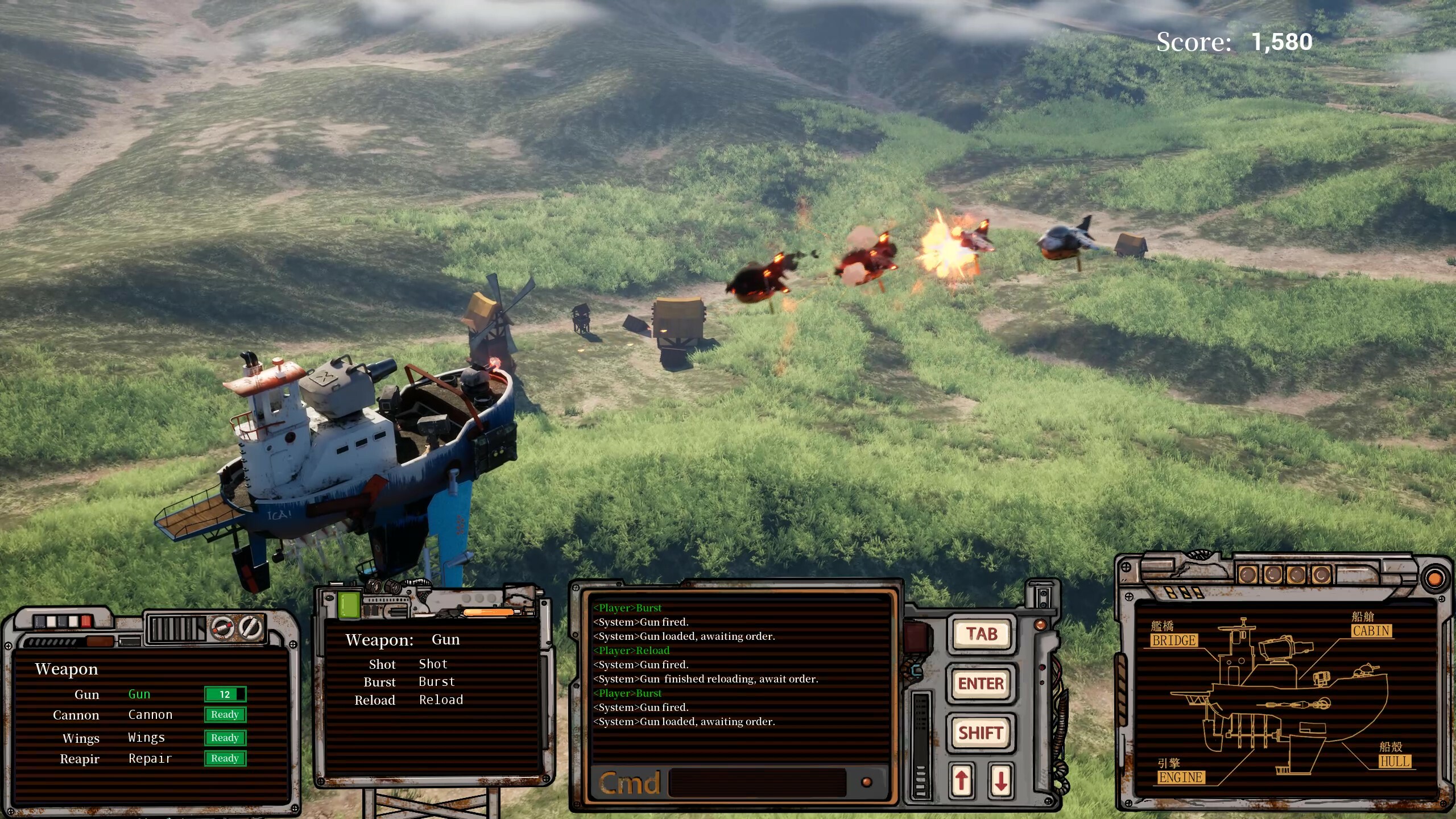Select Wings in the Weapon panel
1456x819 pixels.
(x=146, y=737)
